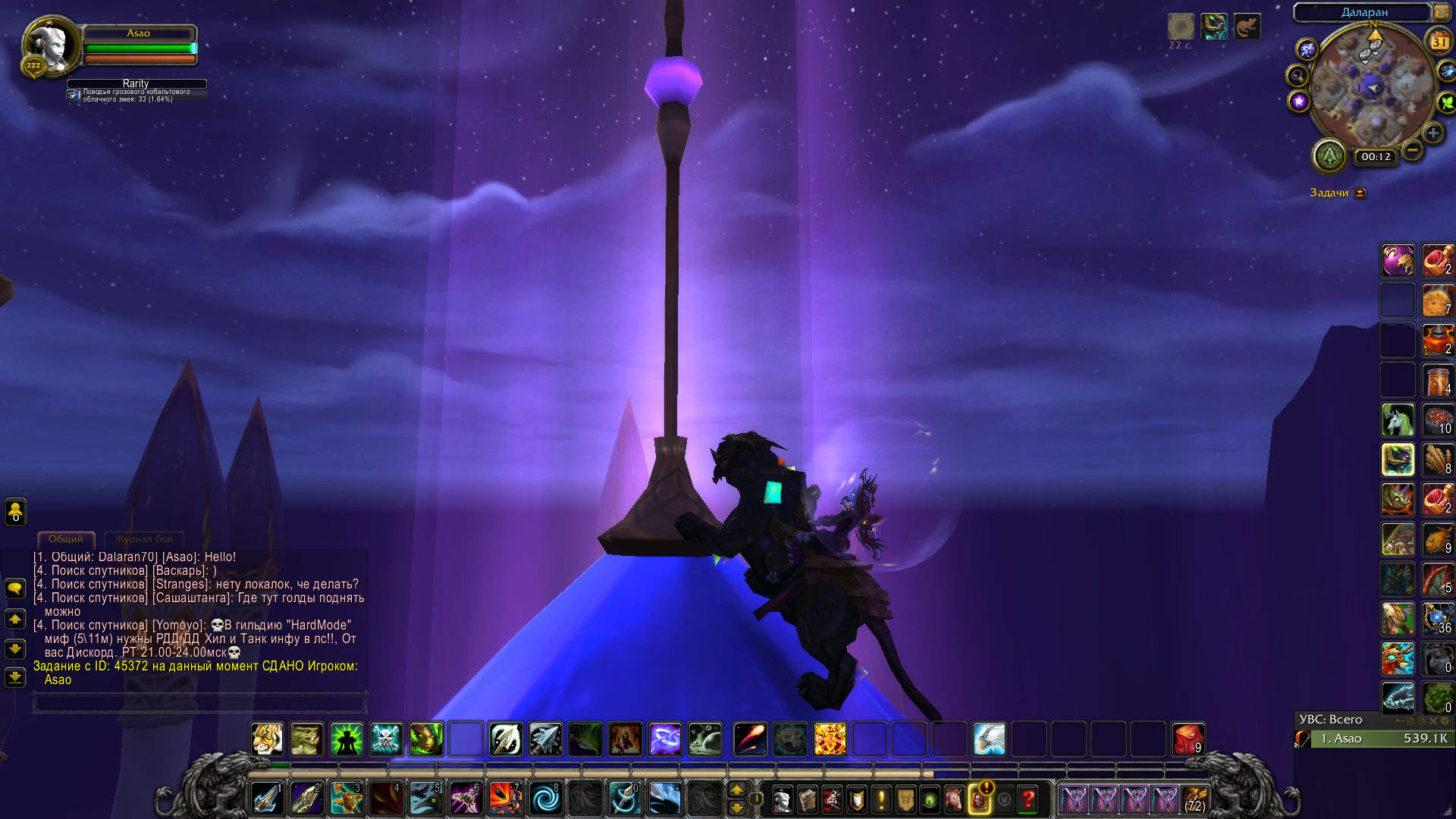Open the backpack showing 72 free slots
The height and width of the screenshot is (819, 1456).
pos(1194,799)
